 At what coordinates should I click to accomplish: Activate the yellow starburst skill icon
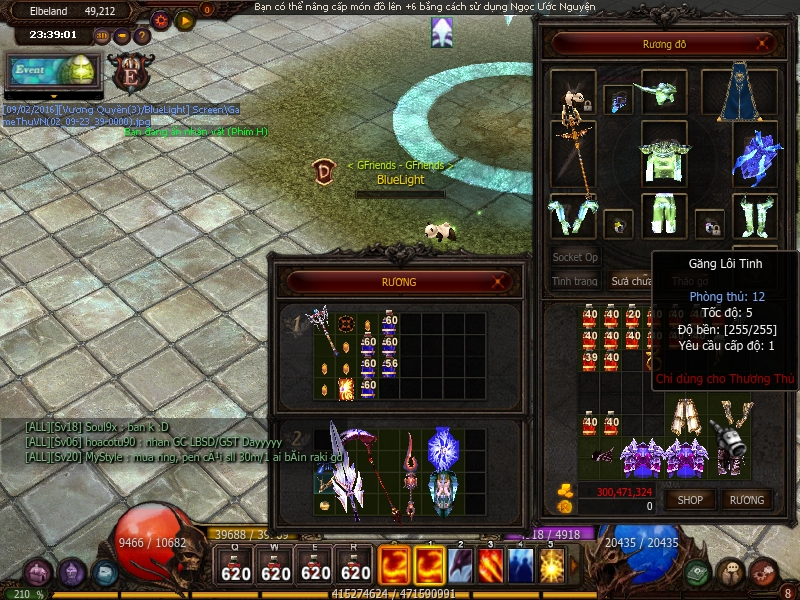(551, 567)
